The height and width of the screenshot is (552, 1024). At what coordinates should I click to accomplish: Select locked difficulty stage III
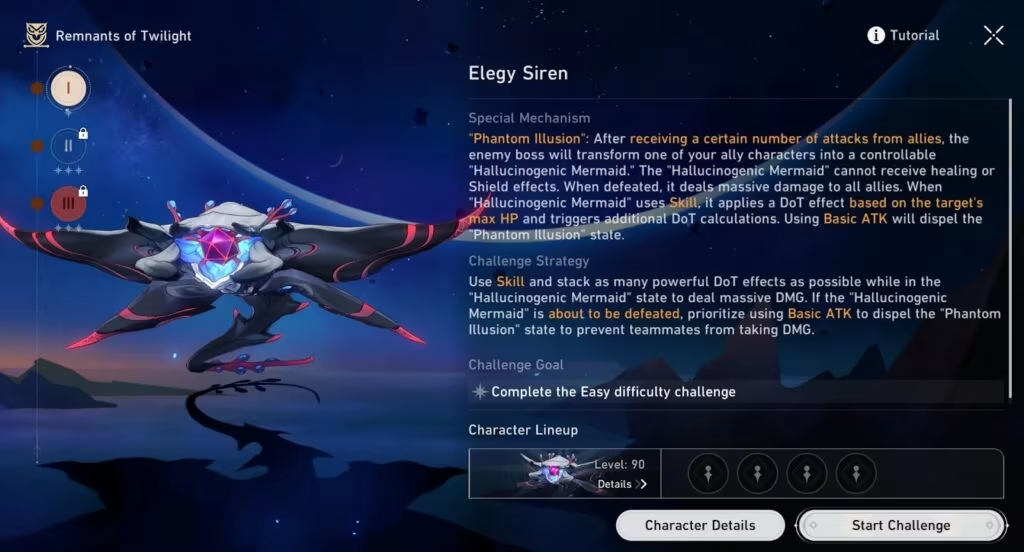(68, 203)
